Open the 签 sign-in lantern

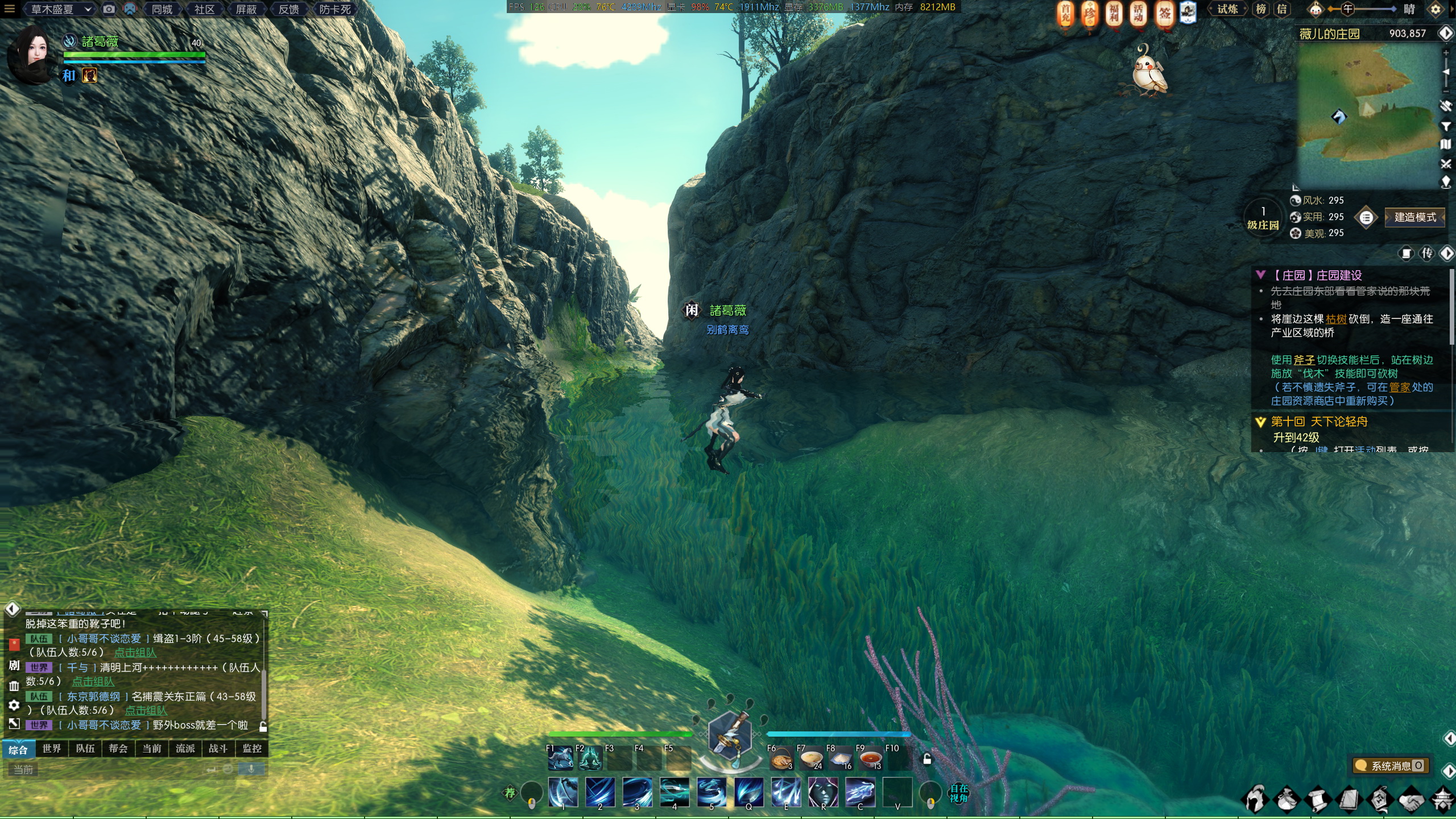[1164, 14]
